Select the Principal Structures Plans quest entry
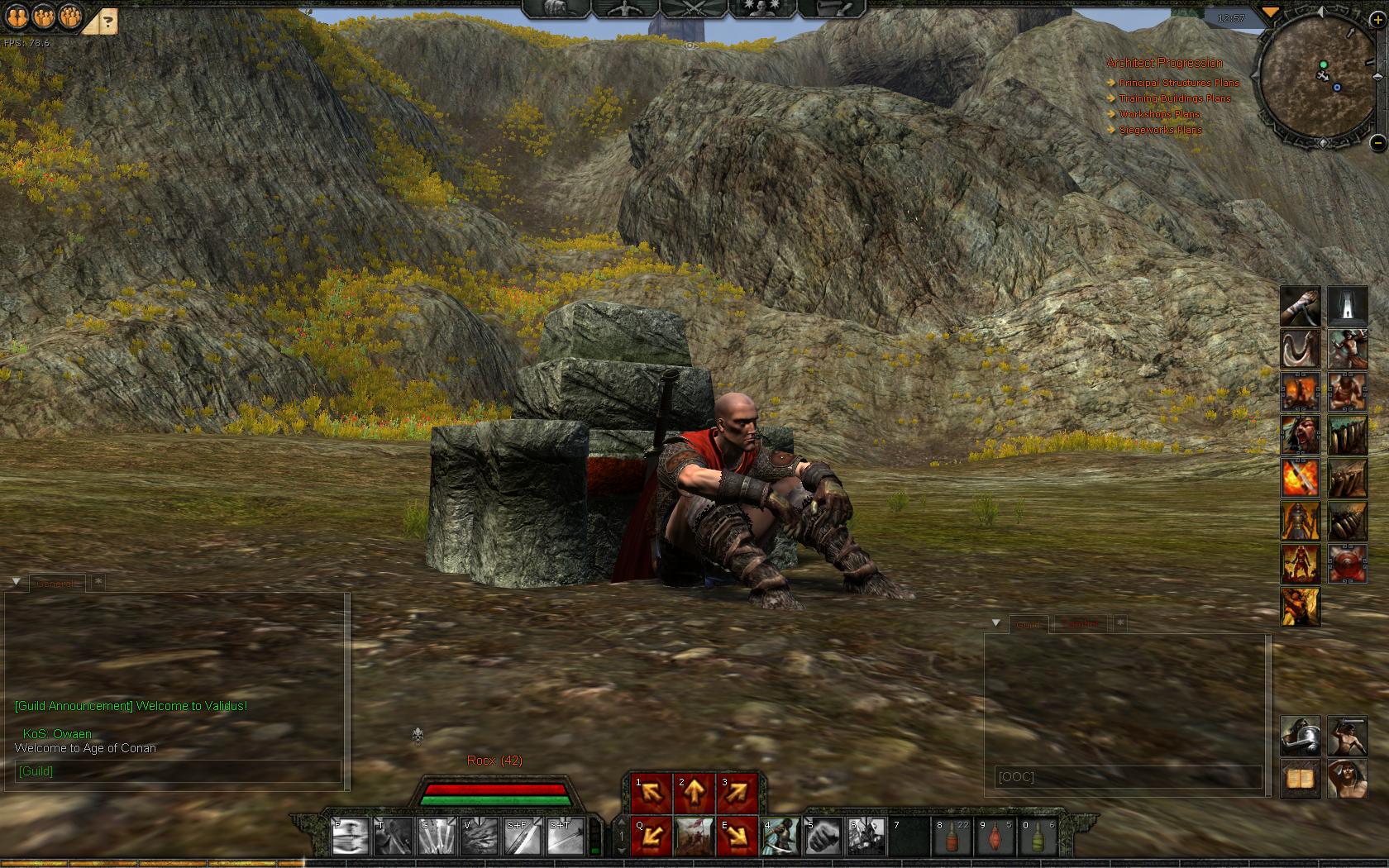Viewport: 1389px width, 868px height. pos(1178,83)
